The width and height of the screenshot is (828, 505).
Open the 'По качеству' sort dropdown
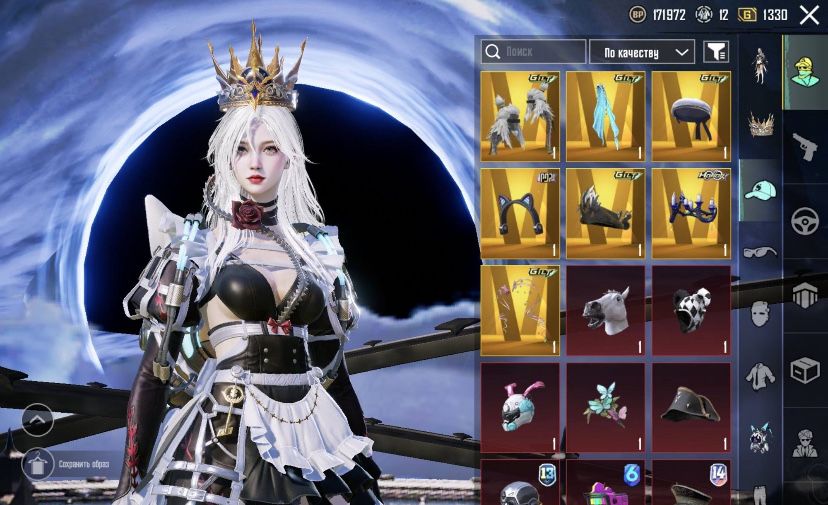(642, 51)
